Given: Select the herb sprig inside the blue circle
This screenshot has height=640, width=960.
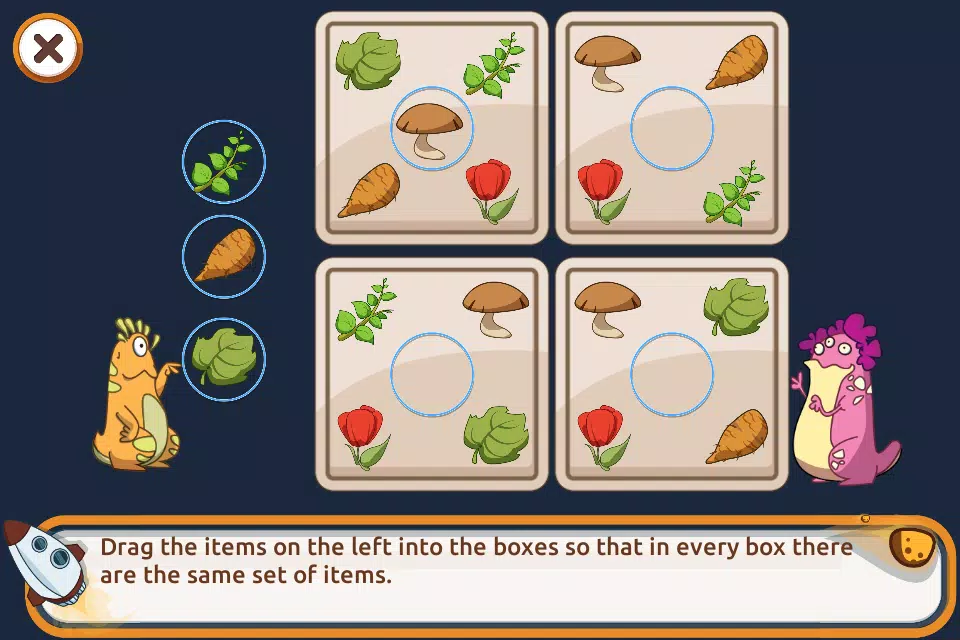Looking at the screenshot, I should (223, 162).
